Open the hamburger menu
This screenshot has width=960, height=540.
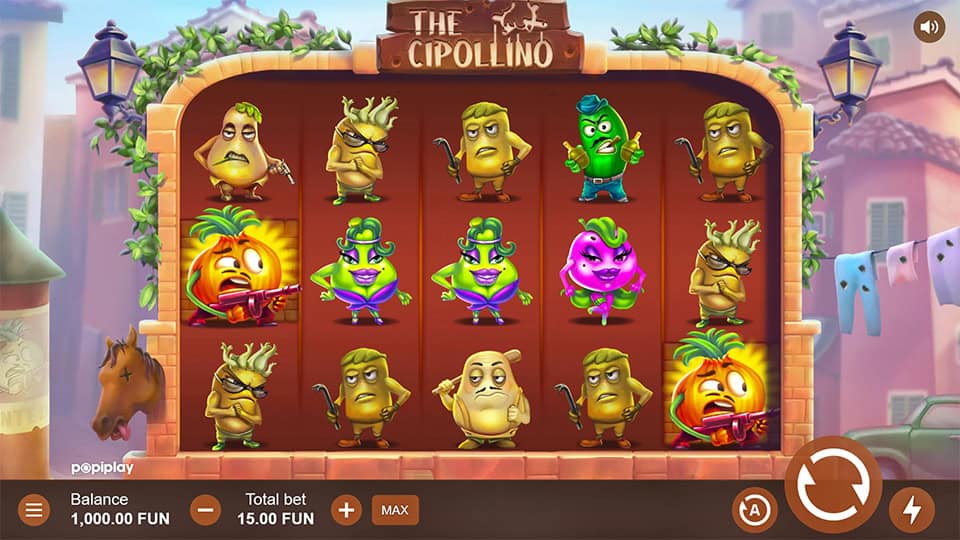[33, 510]
